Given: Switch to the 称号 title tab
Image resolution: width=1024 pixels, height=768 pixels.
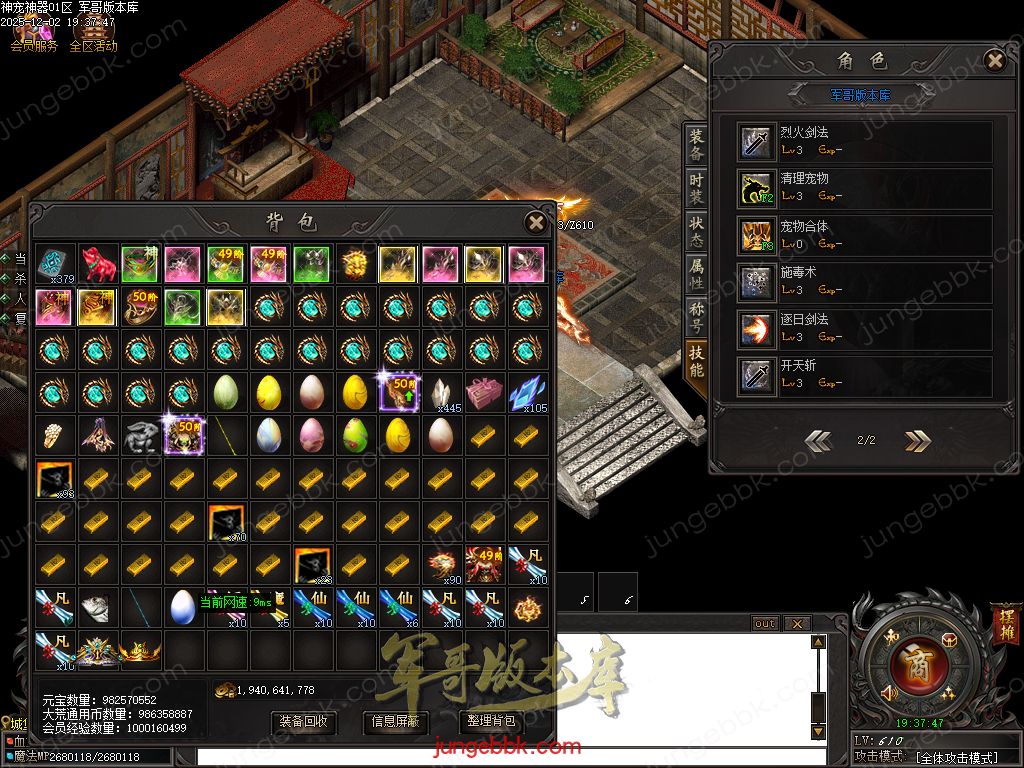Looking at the screenshot, I should (x=696, y=318).
